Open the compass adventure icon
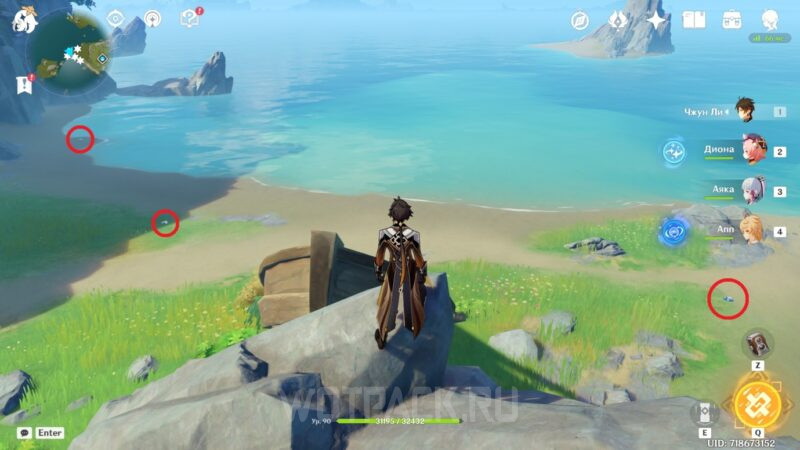The image size is (800, 450). [x=579, y=20]
